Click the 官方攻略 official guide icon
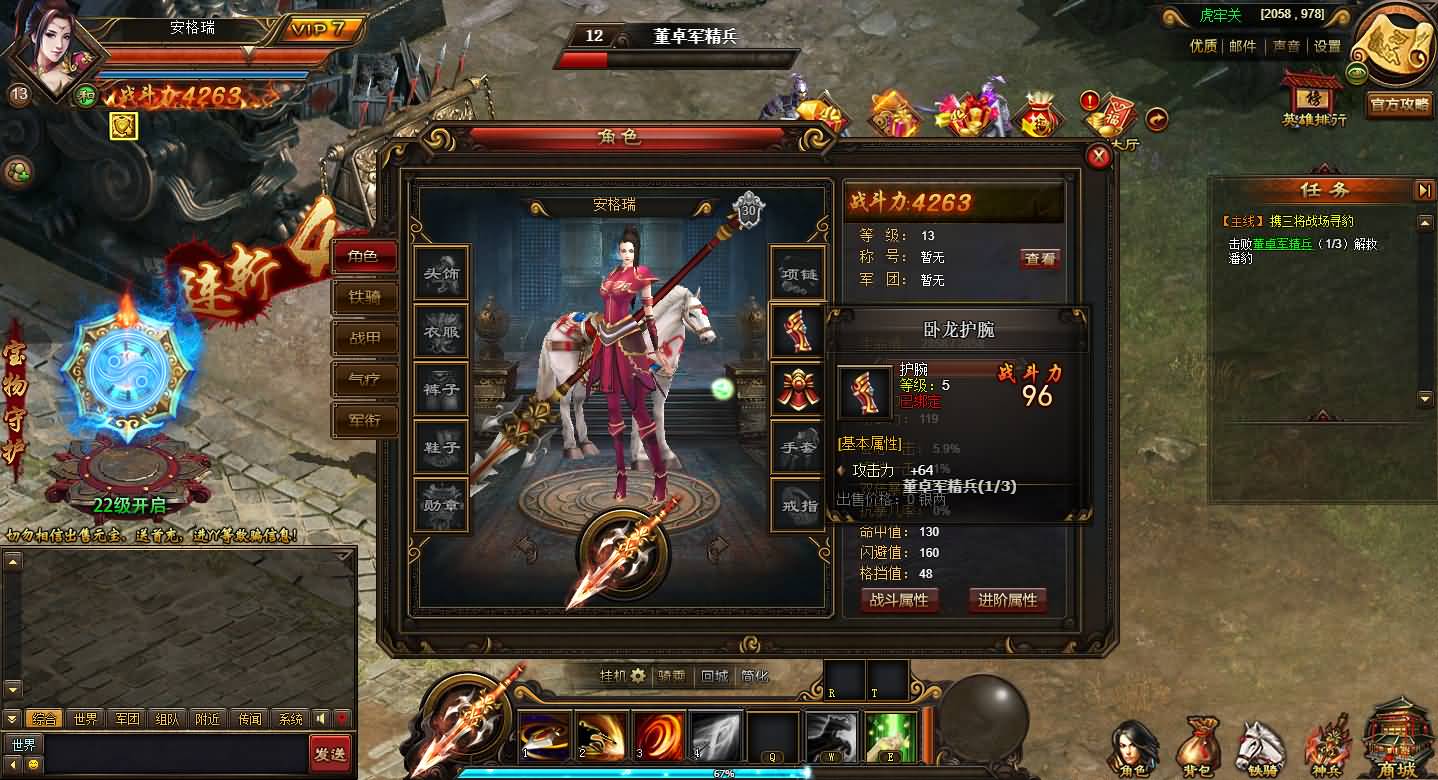Screen dimensions: 1438x780 click(1399, 103)
